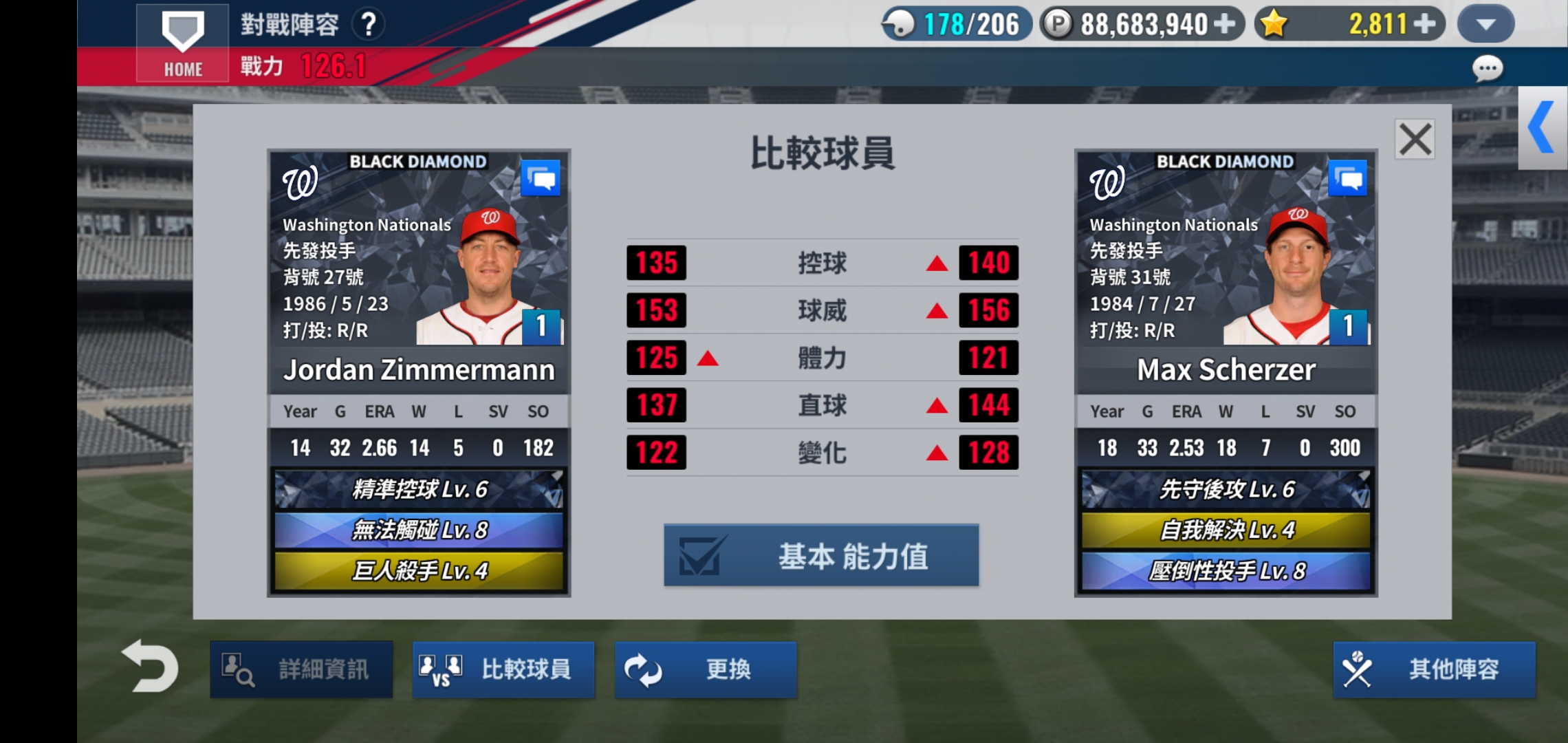
Task: Collapse the panel with the left chevron arrow
Action: coord(1543,125)
